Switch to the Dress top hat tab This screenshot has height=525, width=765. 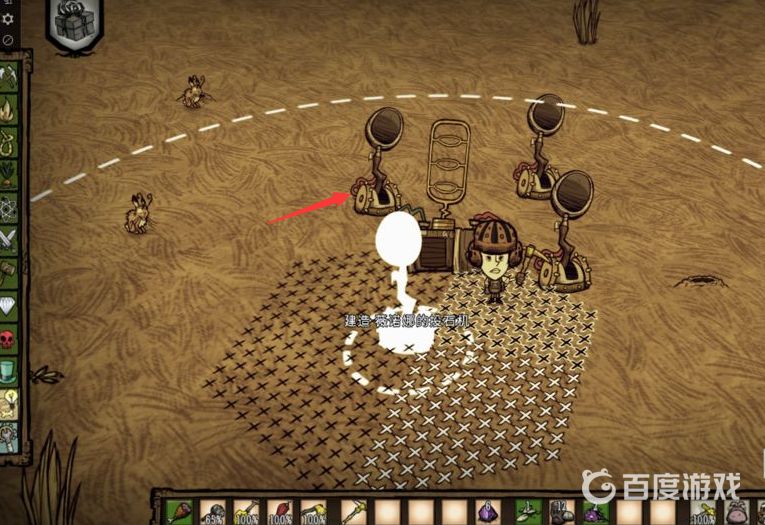(x=8, y=371)
